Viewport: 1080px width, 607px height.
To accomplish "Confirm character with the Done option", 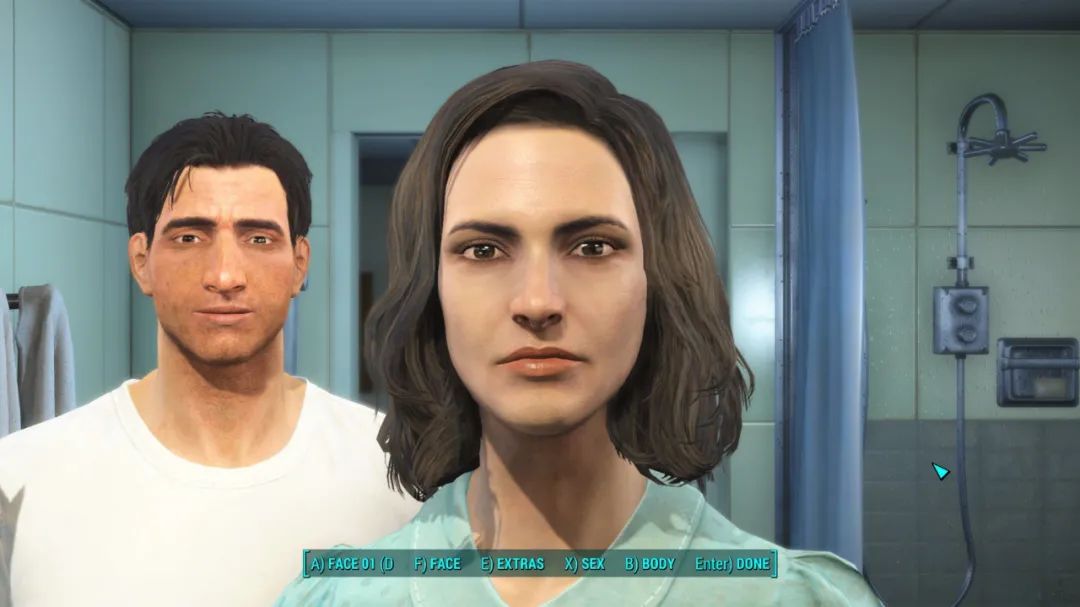I will pos(732,564).
